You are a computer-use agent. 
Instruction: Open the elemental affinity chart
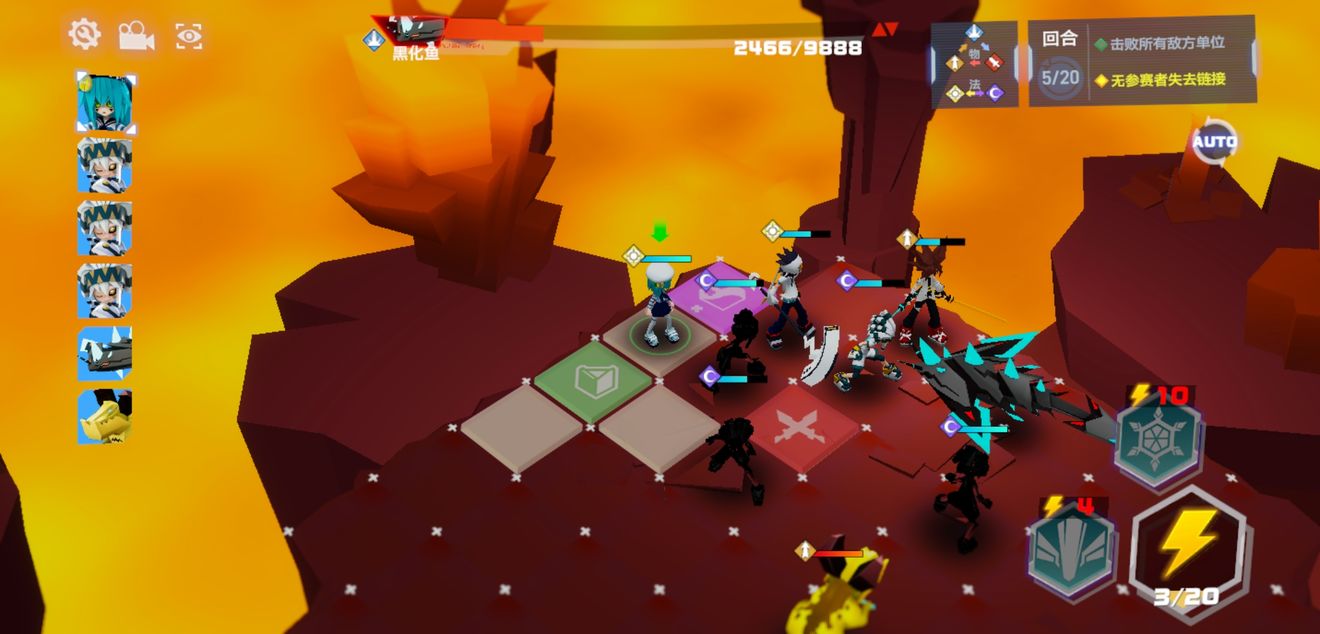[x=974, y=64]
